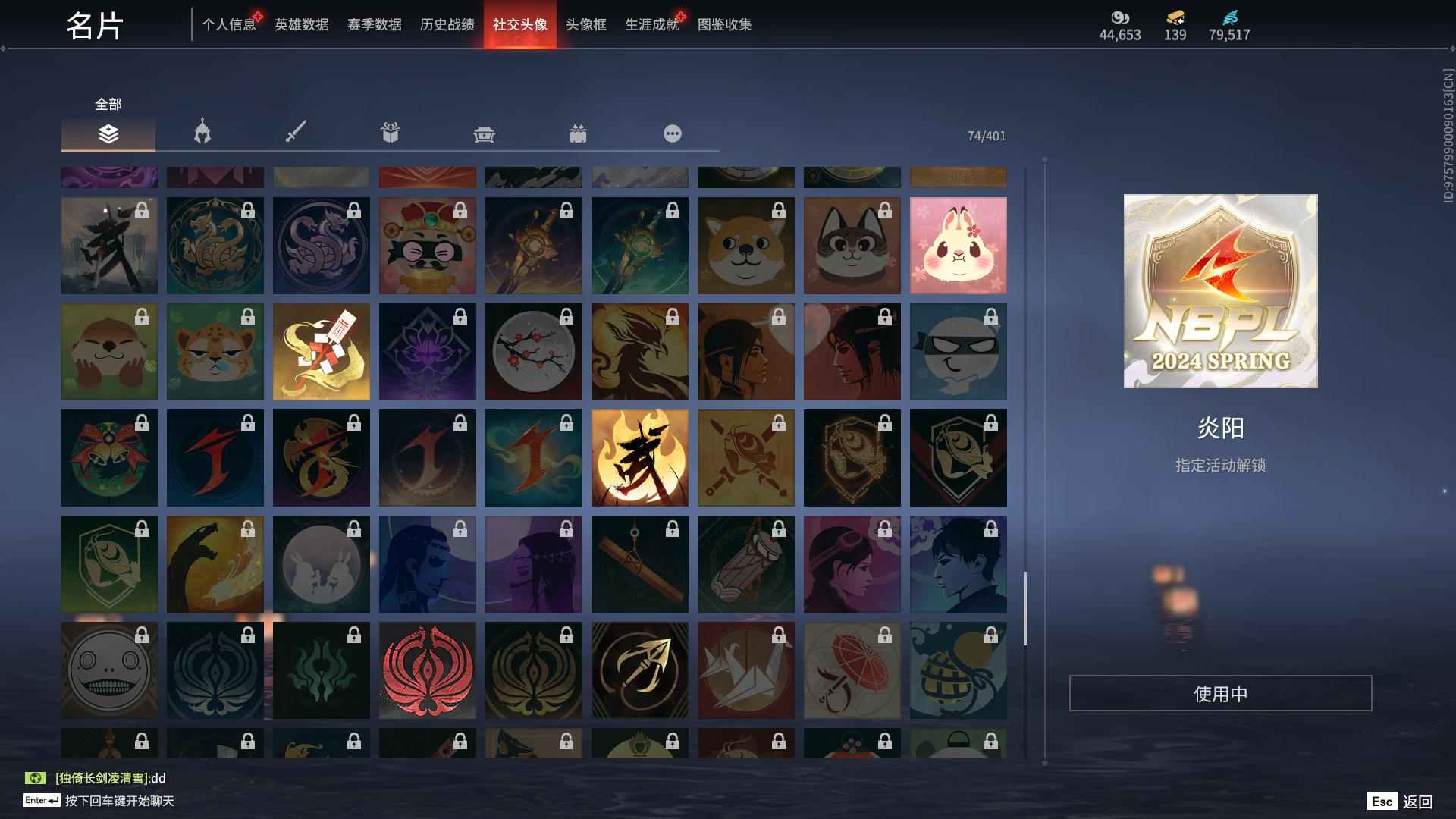Expand the festive present filter category
1456x819 pixels.
[x=579, y=133]
